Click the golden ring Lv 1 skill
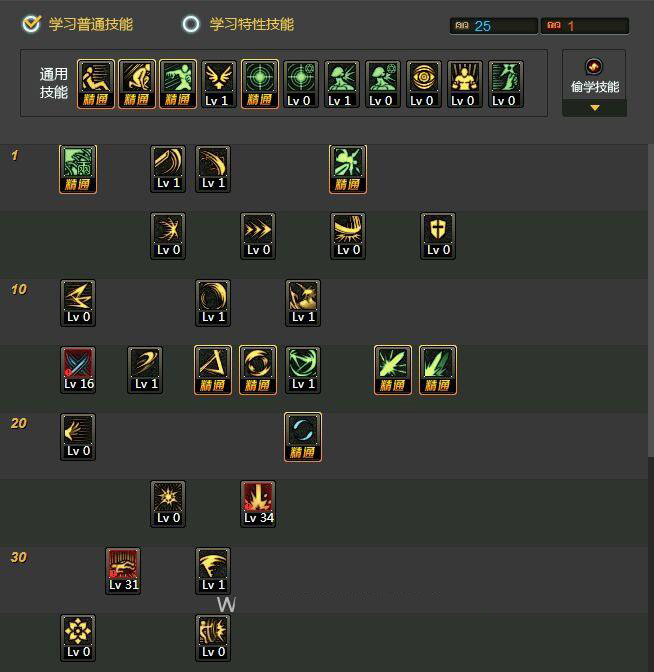The width and height of the screenshot is (654, 672). [x=213, y=303]
